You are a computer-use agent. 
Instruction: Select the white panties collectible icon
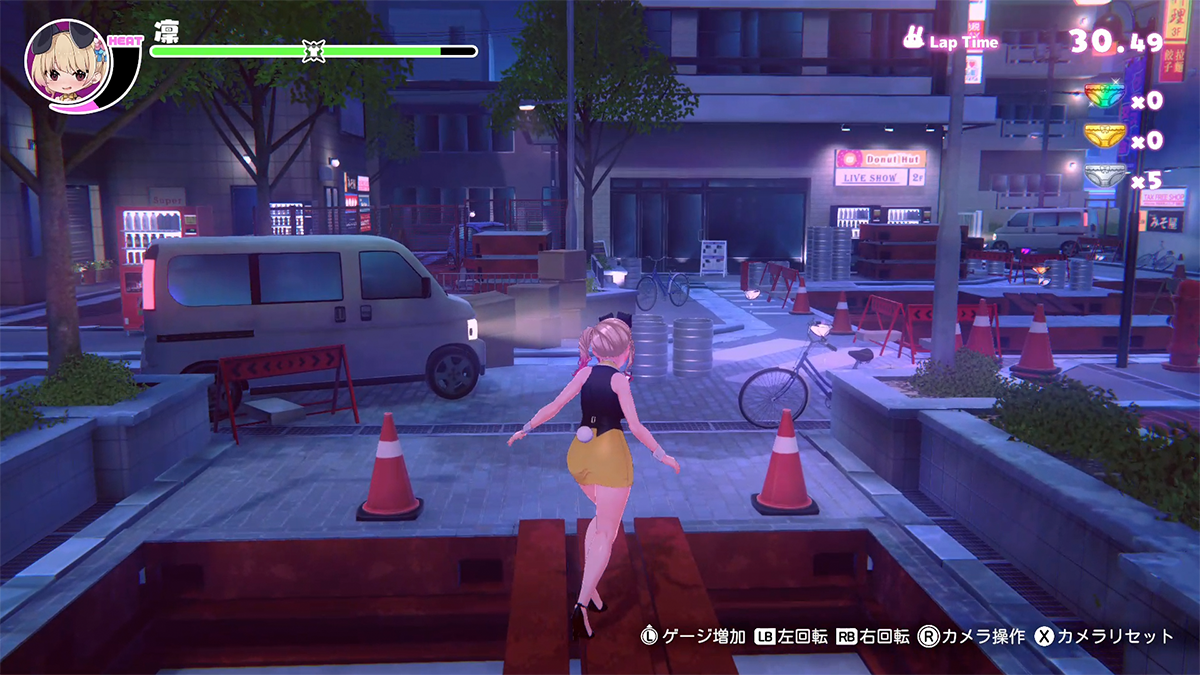click(1105, 176)
